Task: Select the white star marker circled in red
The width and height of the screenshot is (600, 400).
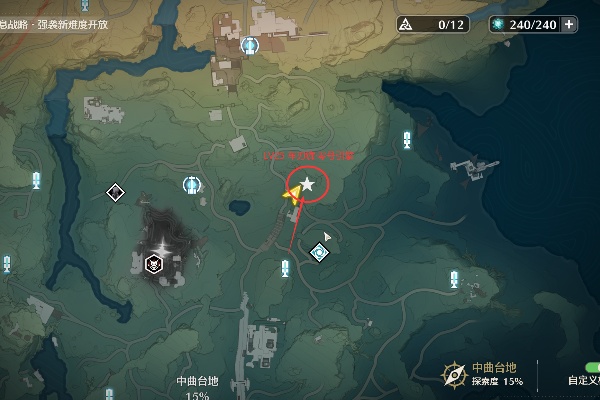Action: pyautogui.click(x=308, y=184)
